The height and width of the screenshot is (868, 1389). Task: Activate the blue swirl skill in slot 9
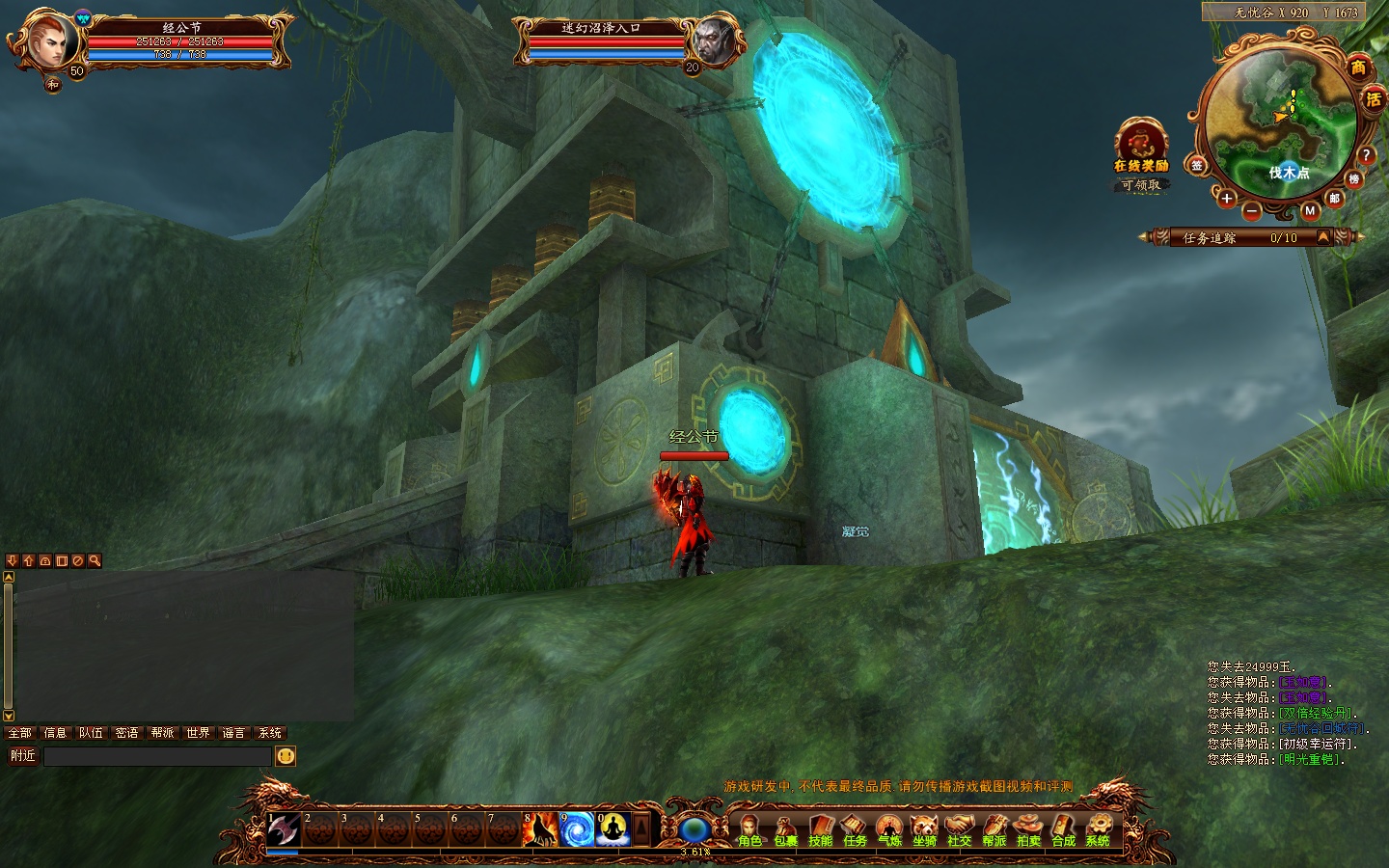[x=577, y=829]
